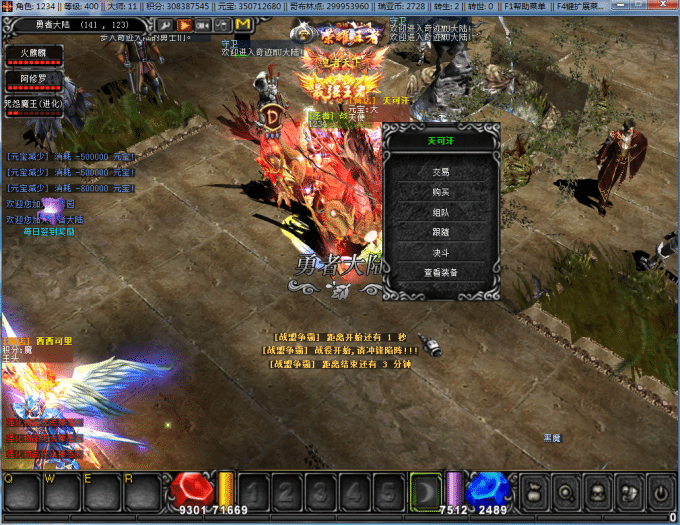Image resolution: width=680 pixels, height=525 pixels.
Task: Start a duel with 决斗 option
Action: point(440,253)
